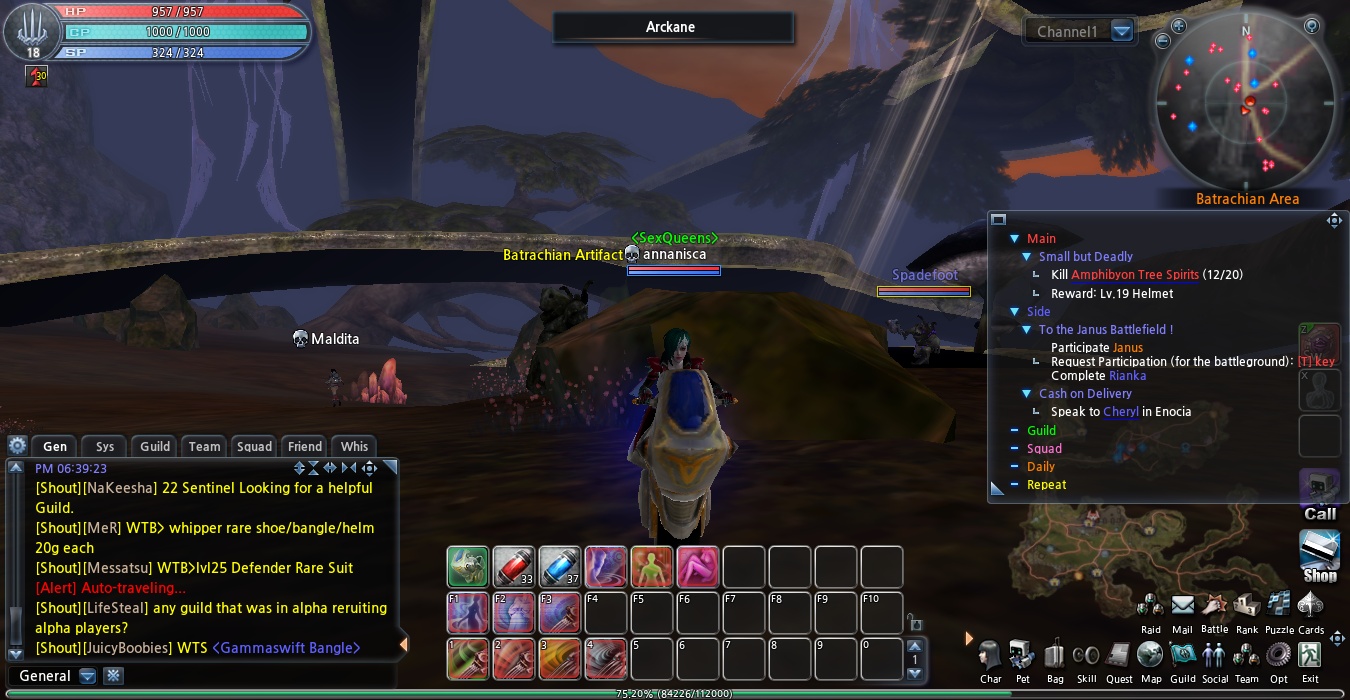Use the red health potion slot
Image resolution: width=1350 pixels, height=700 pixels.
tap(514, 567)
